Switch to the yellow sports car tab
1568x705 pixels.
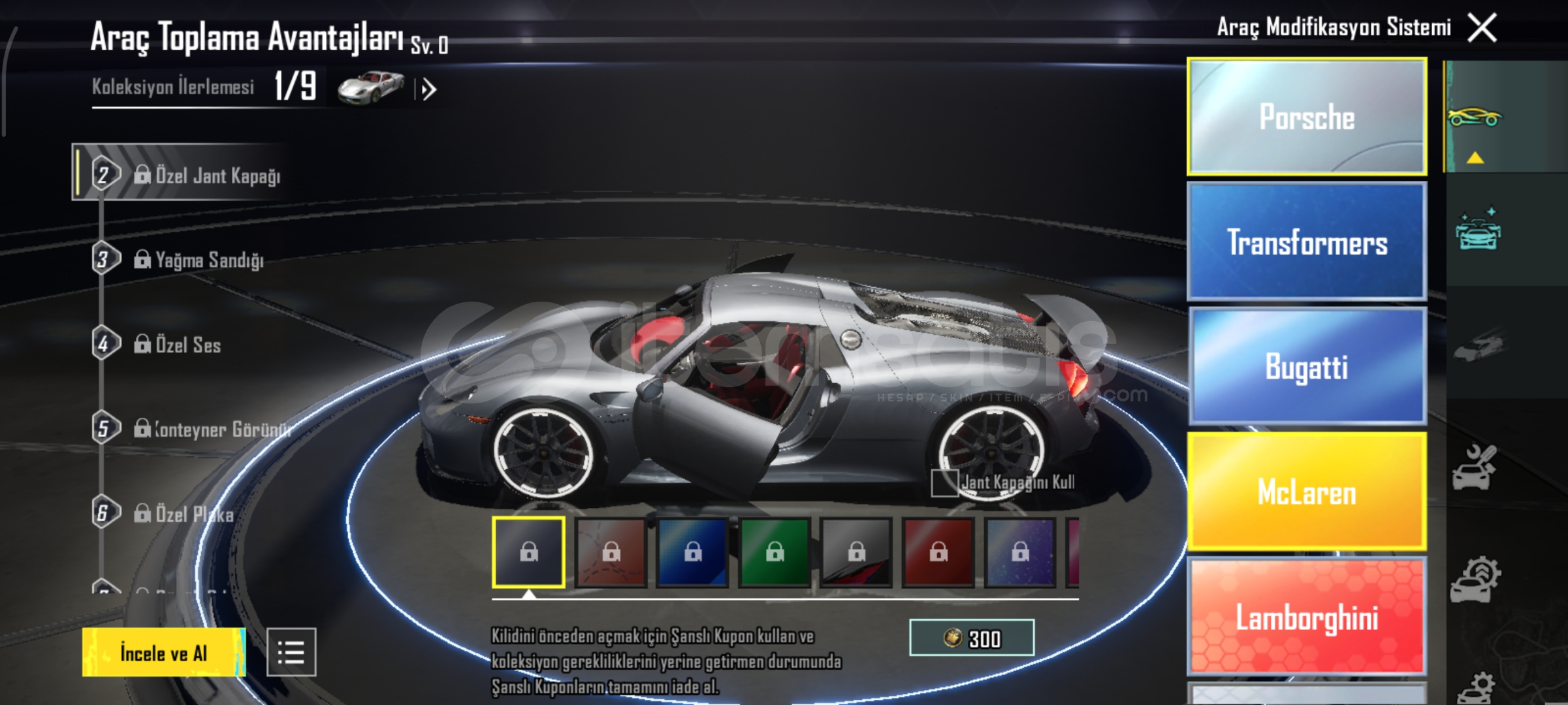click(x=1475, y=117)
